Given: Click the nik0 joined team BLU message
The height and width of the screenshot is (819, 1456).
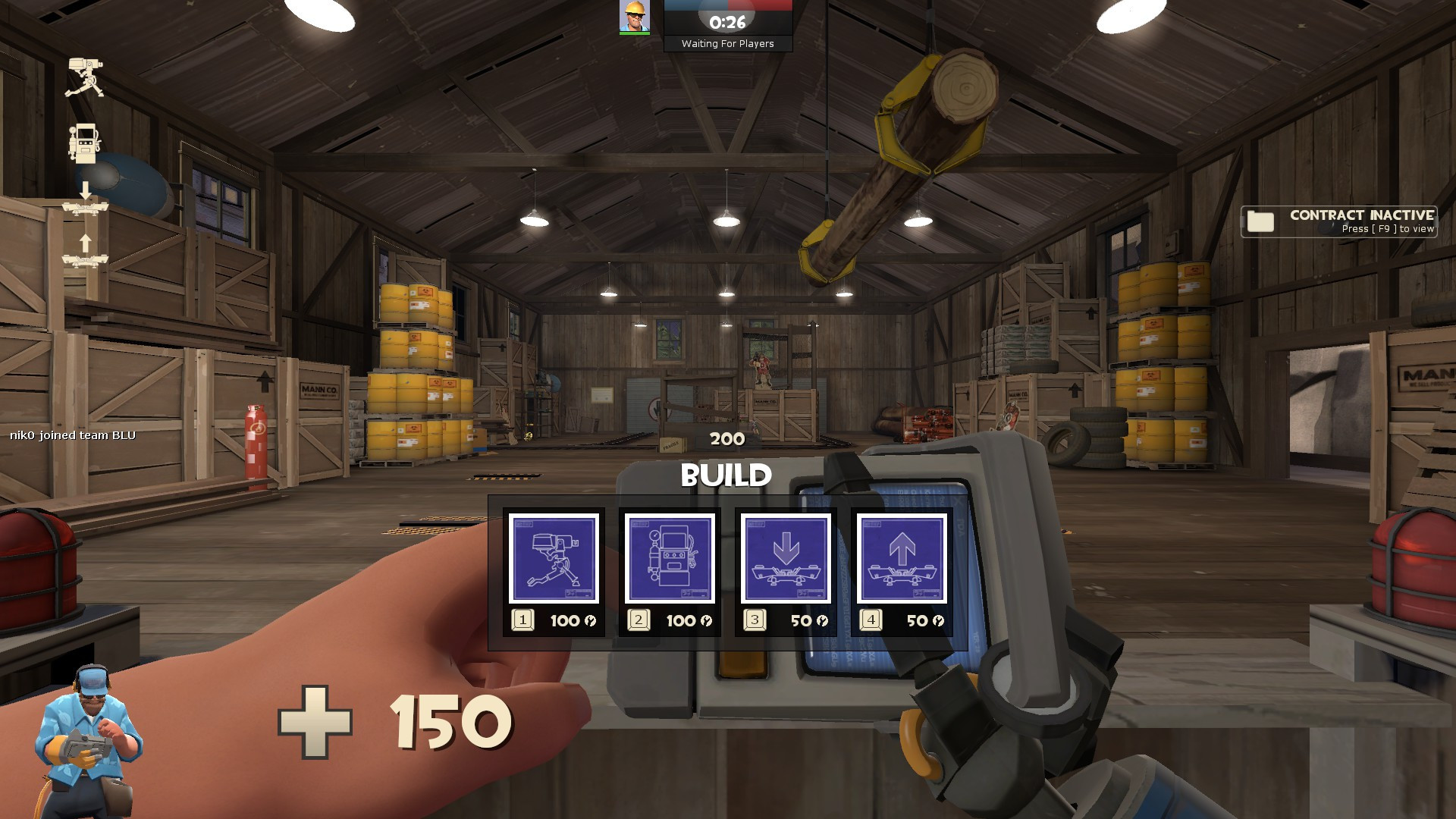Looking at the screenshot, I should pyautogui.click(x=72, y=435).
